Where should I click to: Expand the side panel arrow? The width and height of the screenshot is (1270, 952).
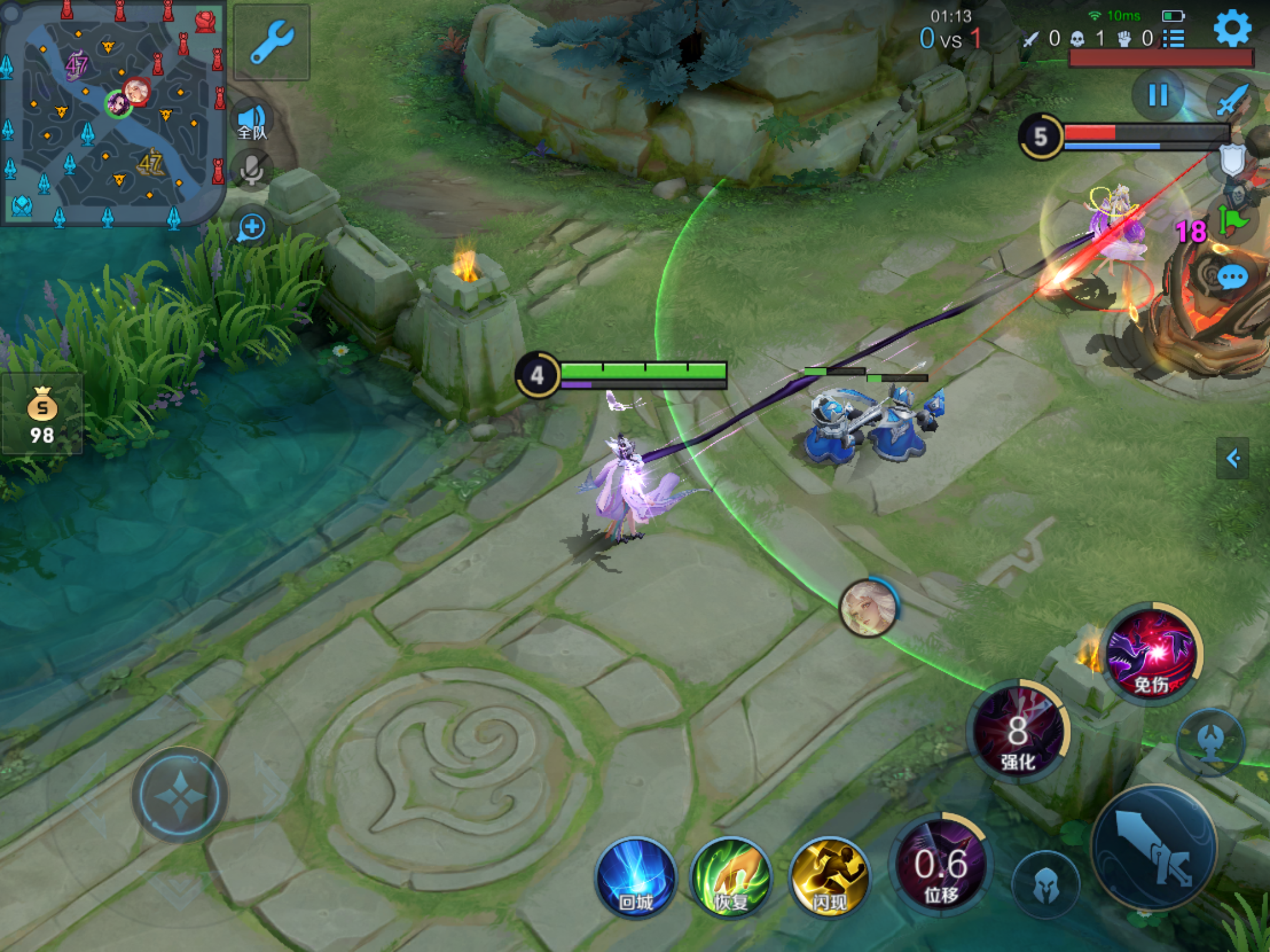point(1233,458)
